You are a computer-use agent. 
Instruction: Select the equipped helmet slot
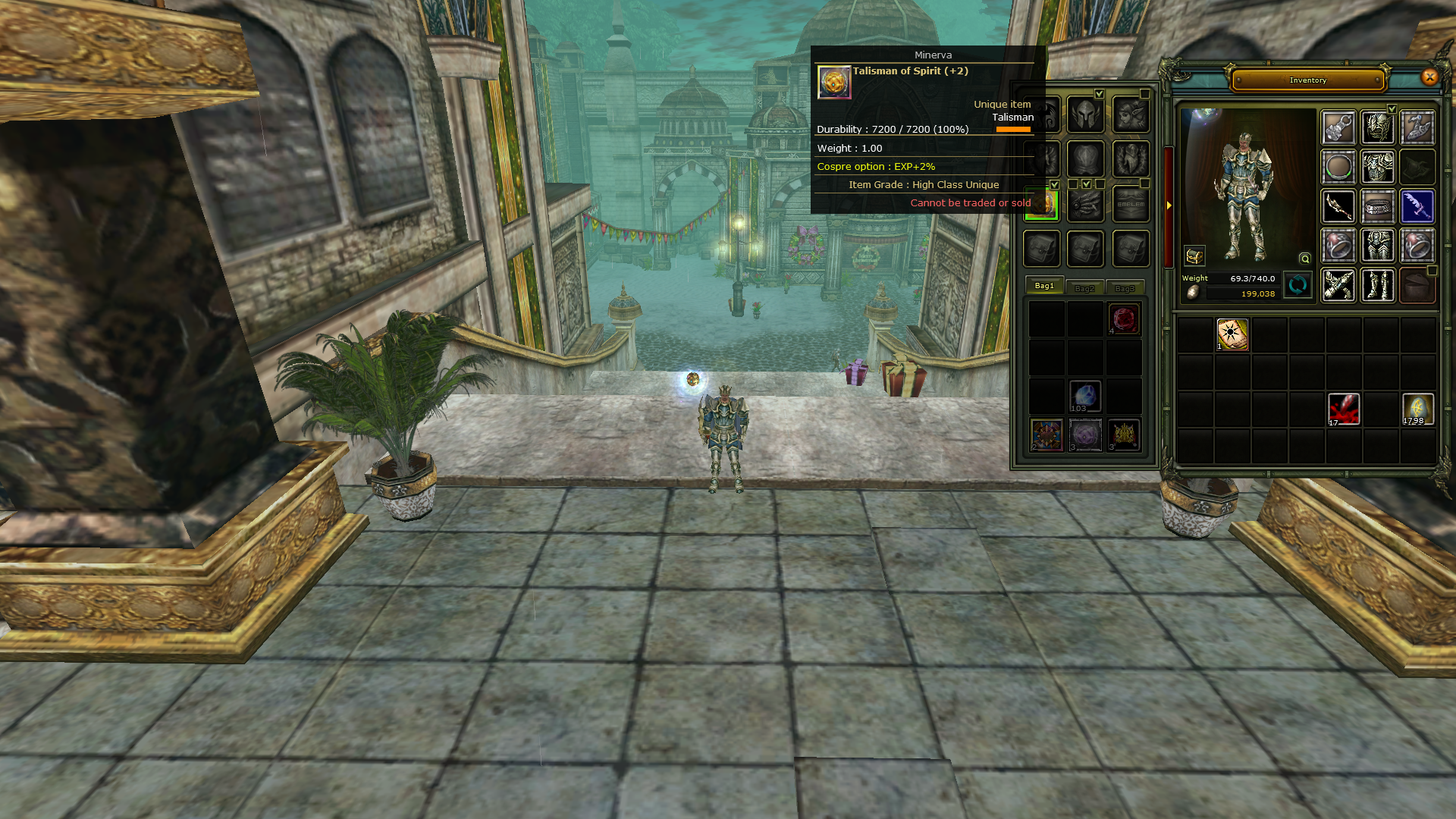pos(1378,126)
